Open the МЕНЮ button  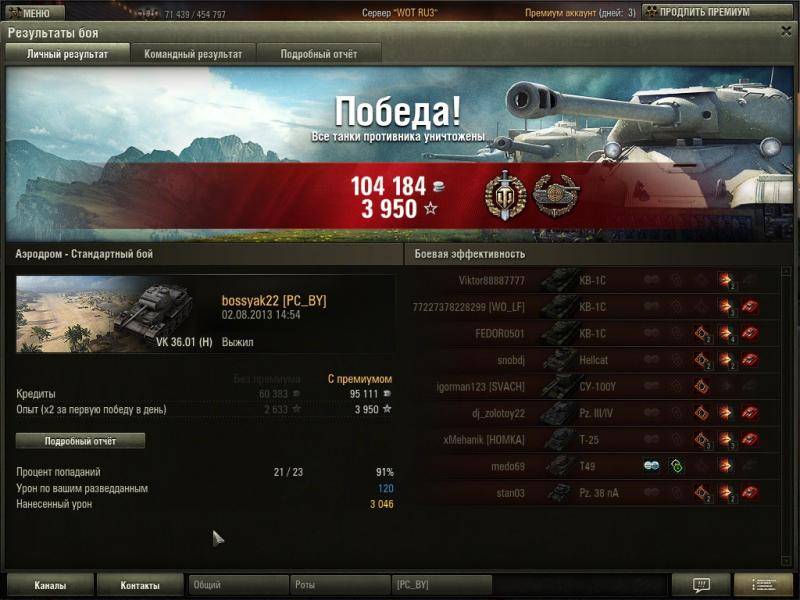tap(28, 13)
